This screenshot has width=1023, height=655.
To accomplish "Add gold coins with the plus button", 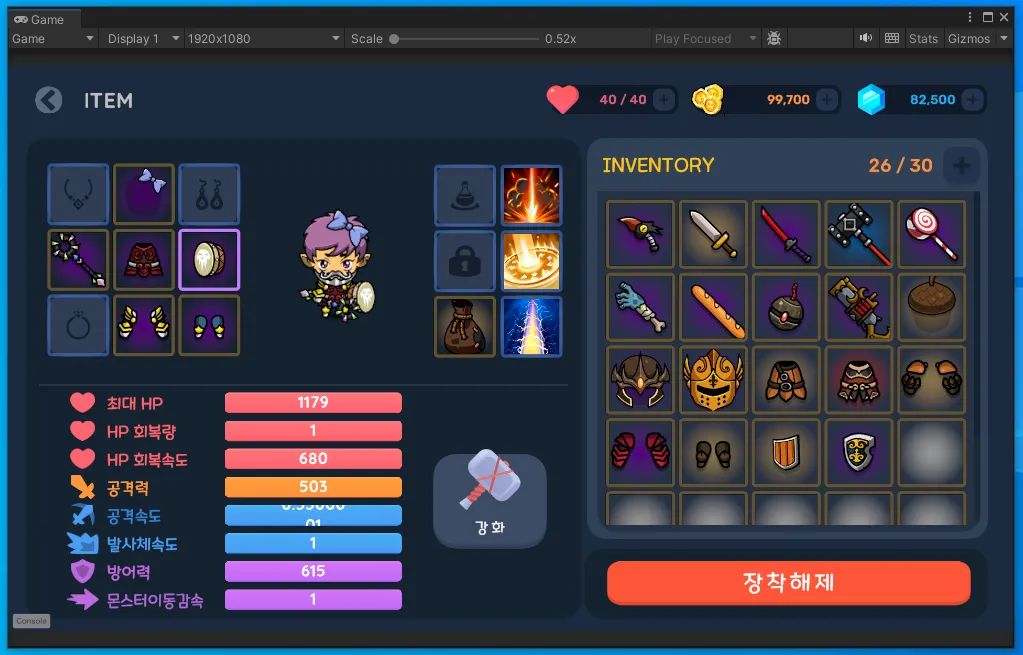I will tap(827, 100).
